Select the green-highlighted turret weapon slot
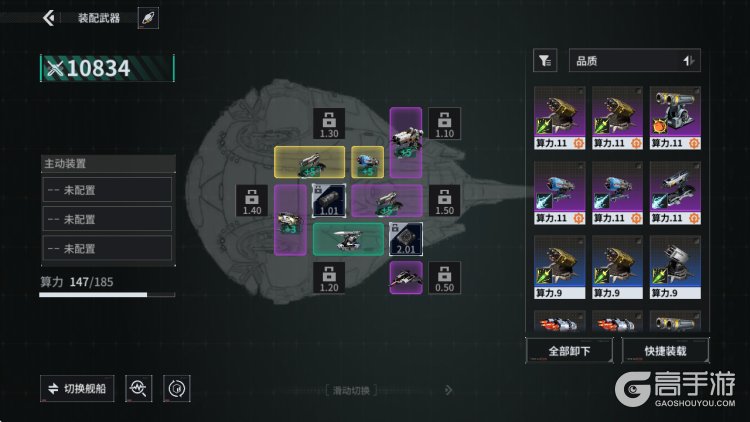 tap(347, 238)
